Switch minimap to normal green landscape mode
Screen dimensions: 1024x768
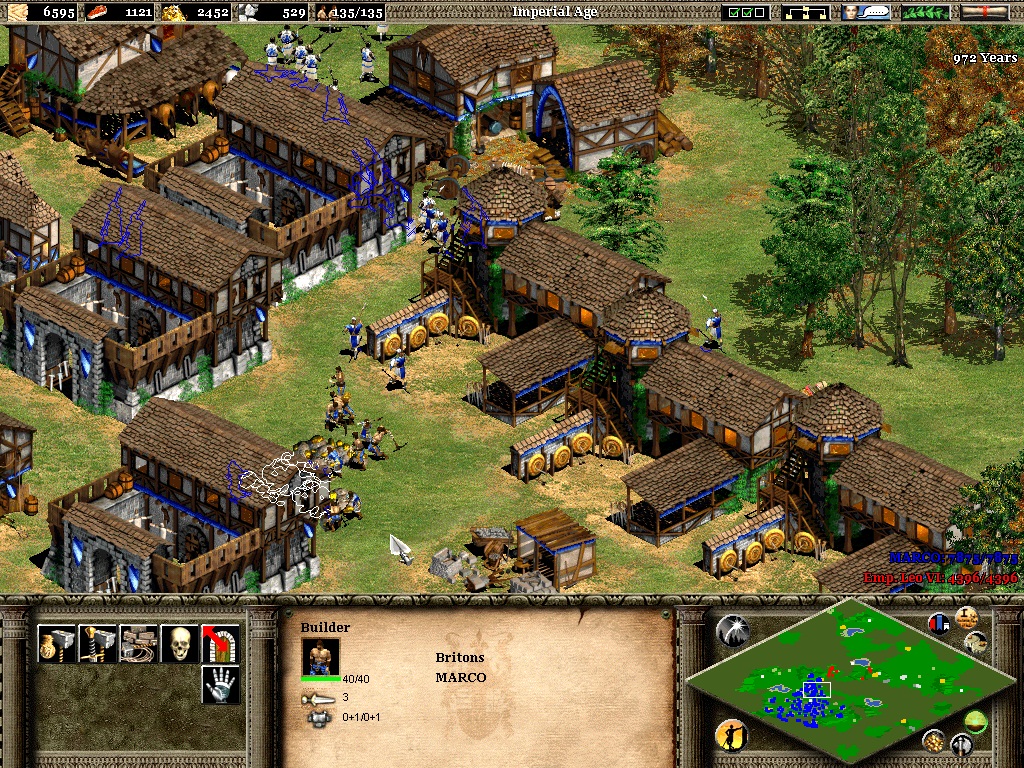click(x=974, y=721)
